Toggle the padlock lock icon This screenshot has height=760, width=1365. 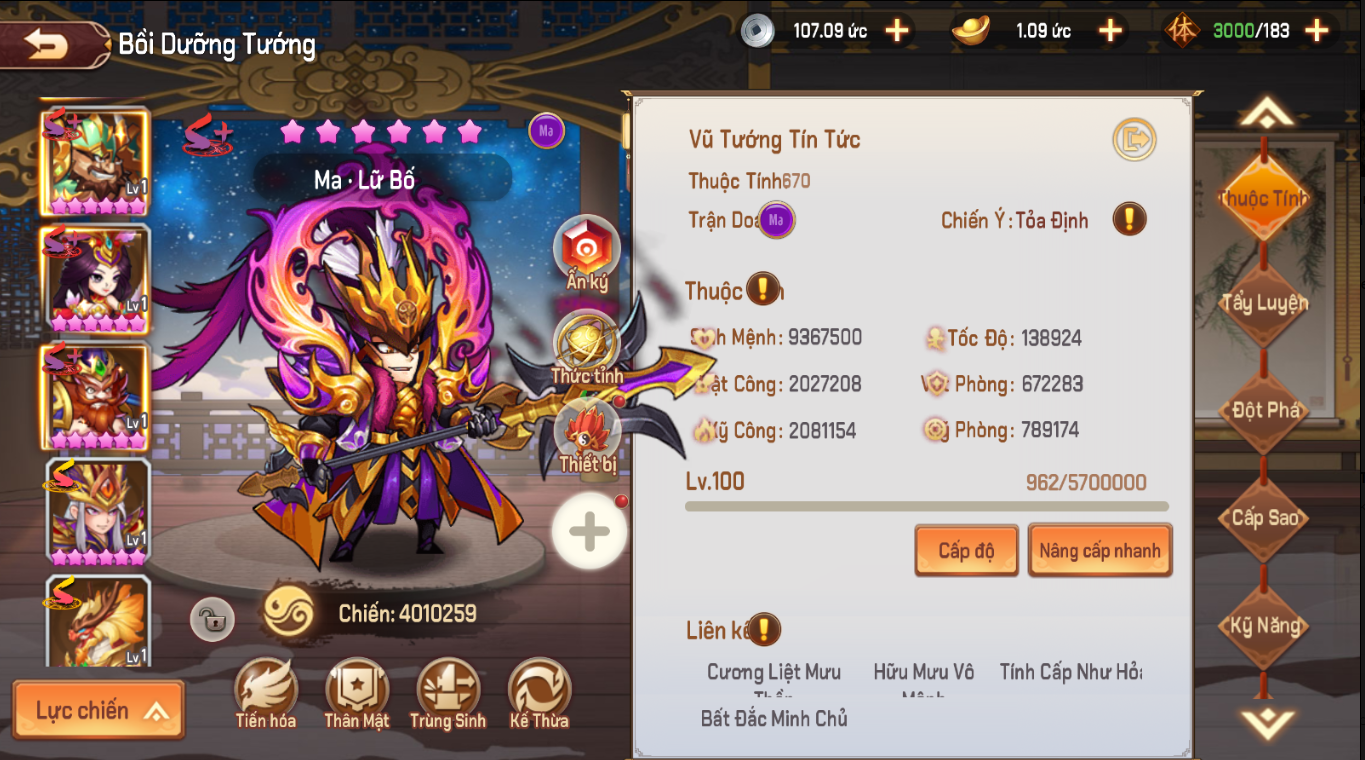[213, 620]
